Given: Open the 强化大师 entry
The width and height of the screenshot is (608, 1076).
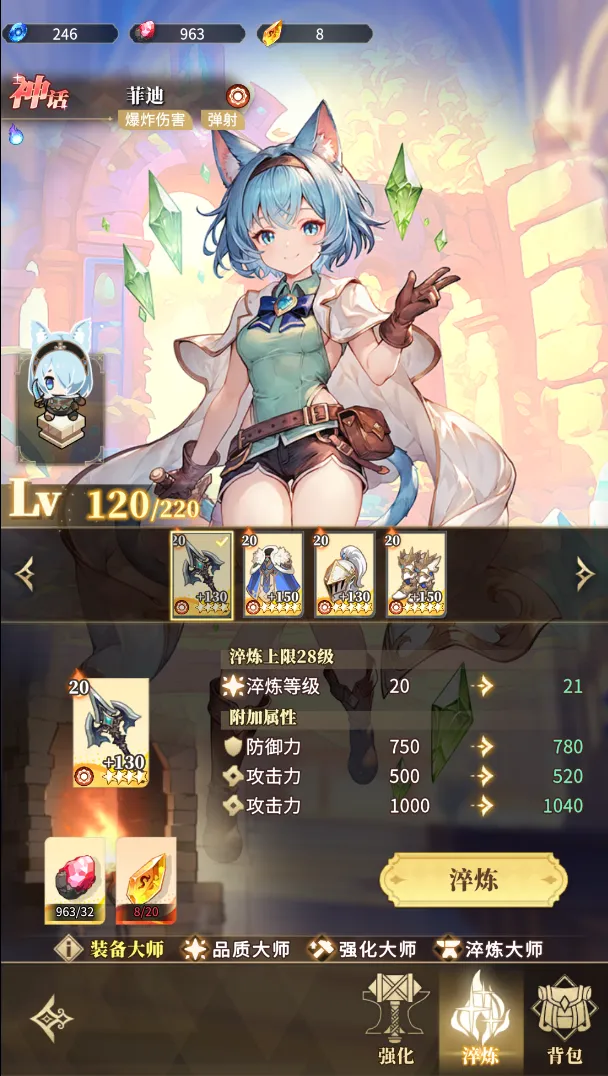Looking at the screenshot, I should [x=364, y=948].
